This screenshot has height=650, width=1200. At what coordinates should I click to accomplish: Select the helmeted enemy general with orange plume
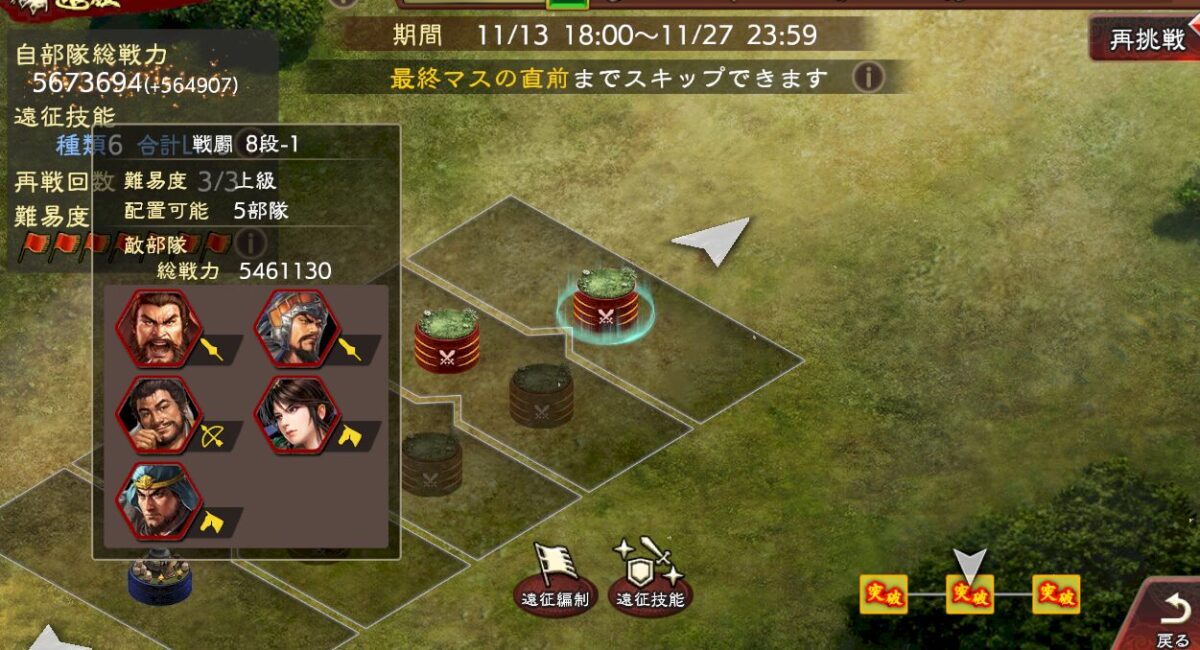(x=297, y=328)
